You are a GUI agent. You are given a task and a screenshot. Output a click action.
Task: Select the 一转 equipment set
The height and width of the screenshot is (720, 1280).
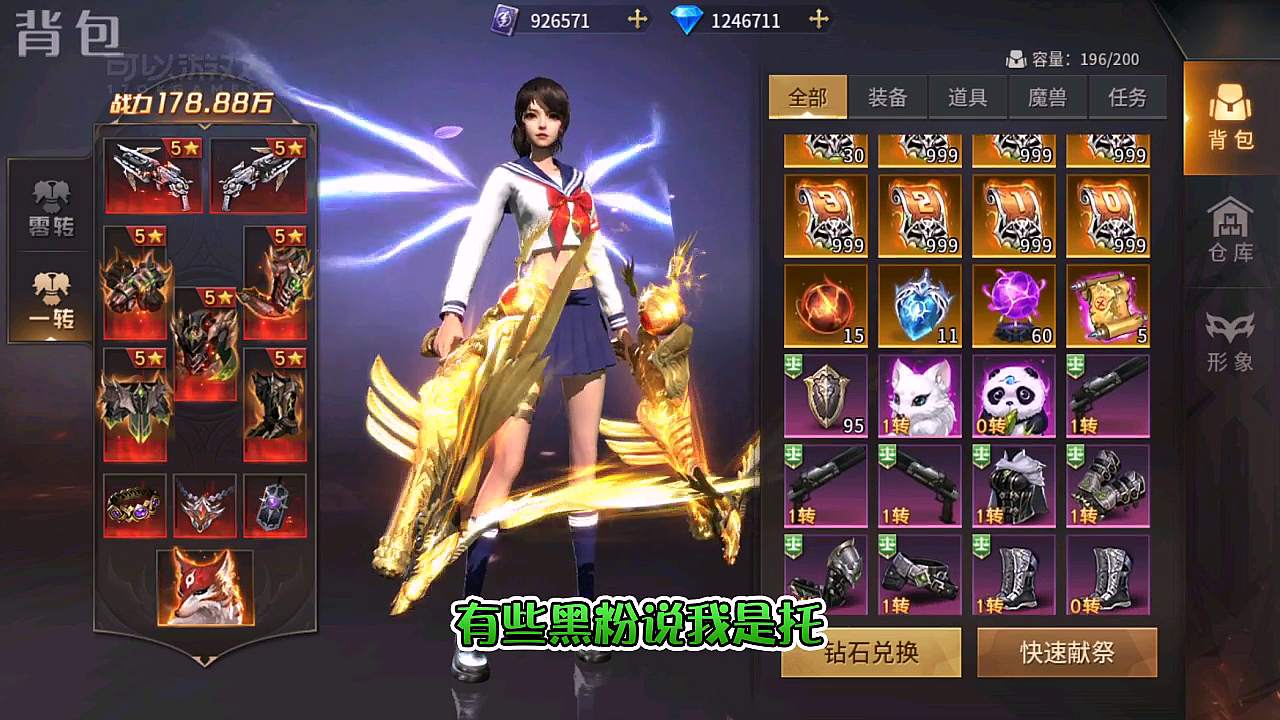(51, 301)
